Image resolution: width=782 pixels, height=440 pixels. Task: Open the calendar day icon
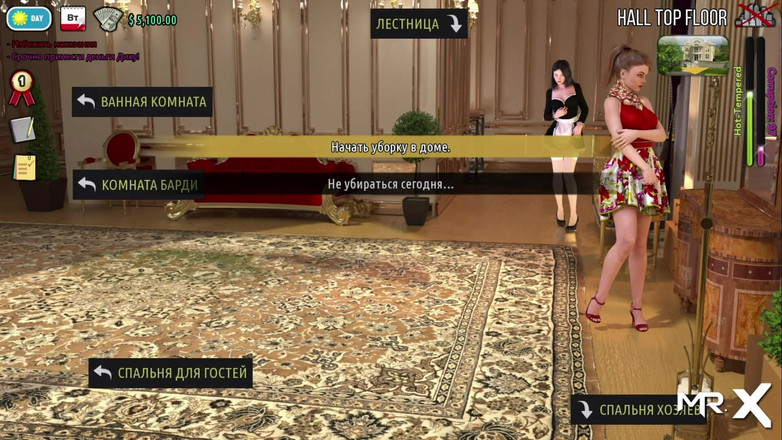[72, 19]
